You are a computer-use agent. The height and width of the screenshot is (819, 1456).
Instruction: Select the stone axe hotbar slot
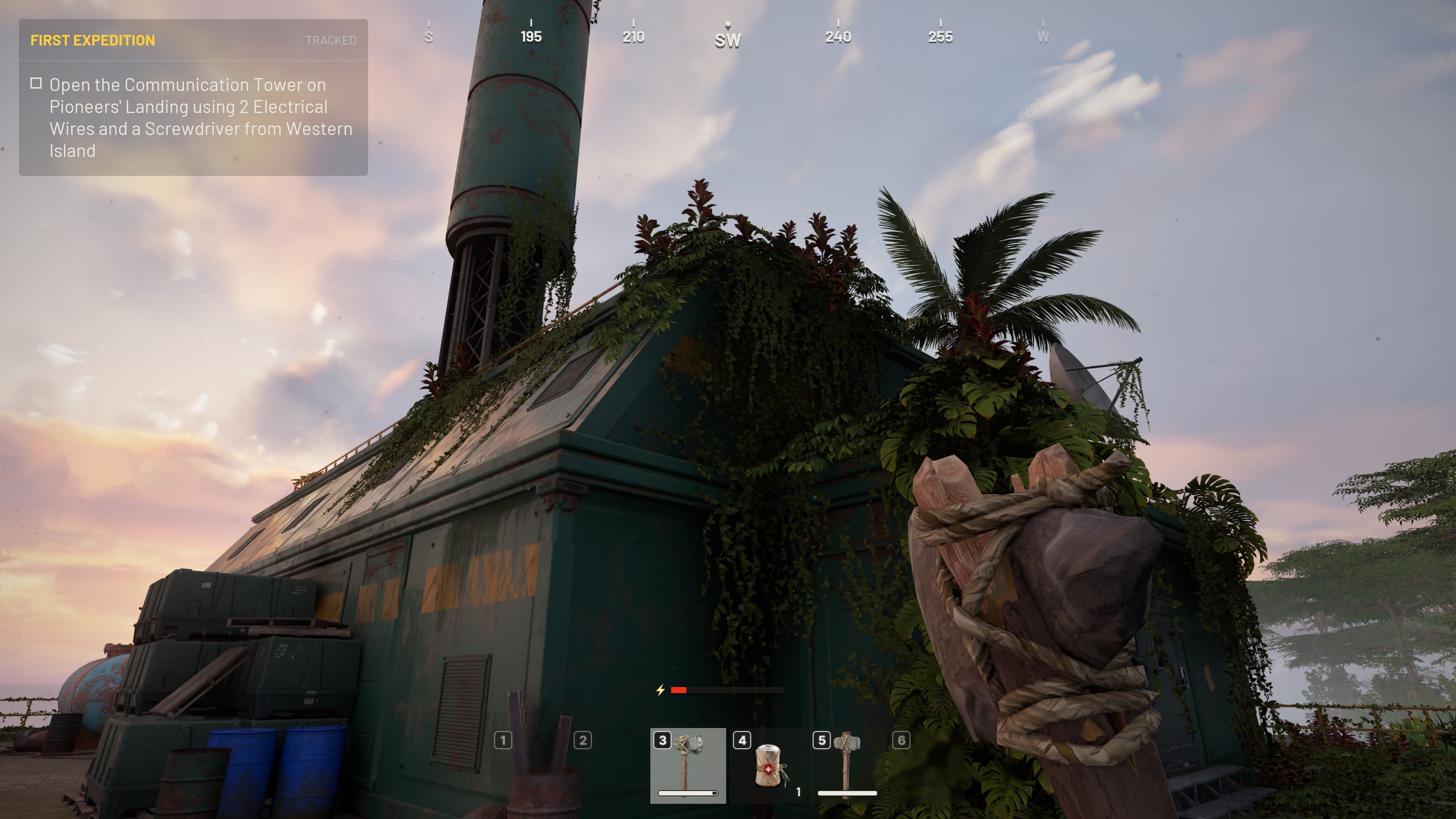click(x=688, y=765)
